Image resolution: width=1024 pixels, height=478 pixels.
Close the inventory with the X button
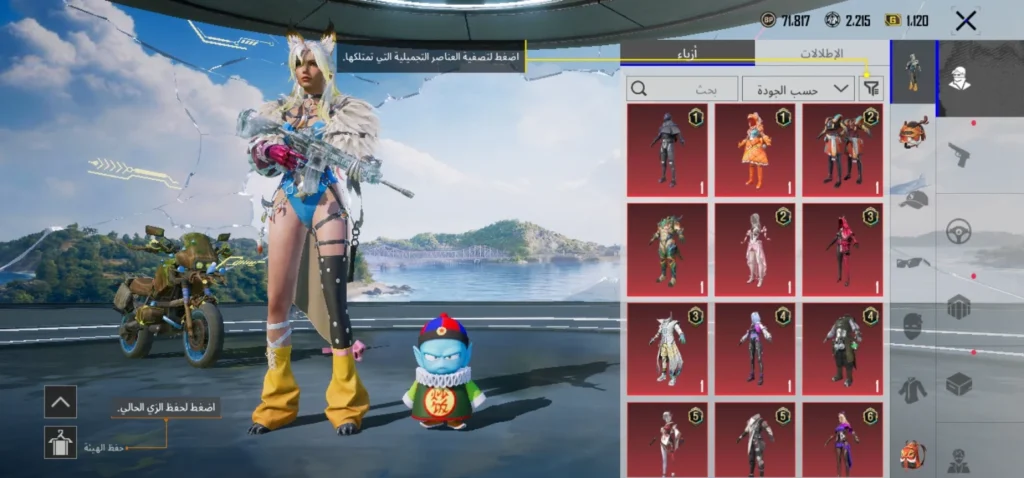click(x=966, y=20)
